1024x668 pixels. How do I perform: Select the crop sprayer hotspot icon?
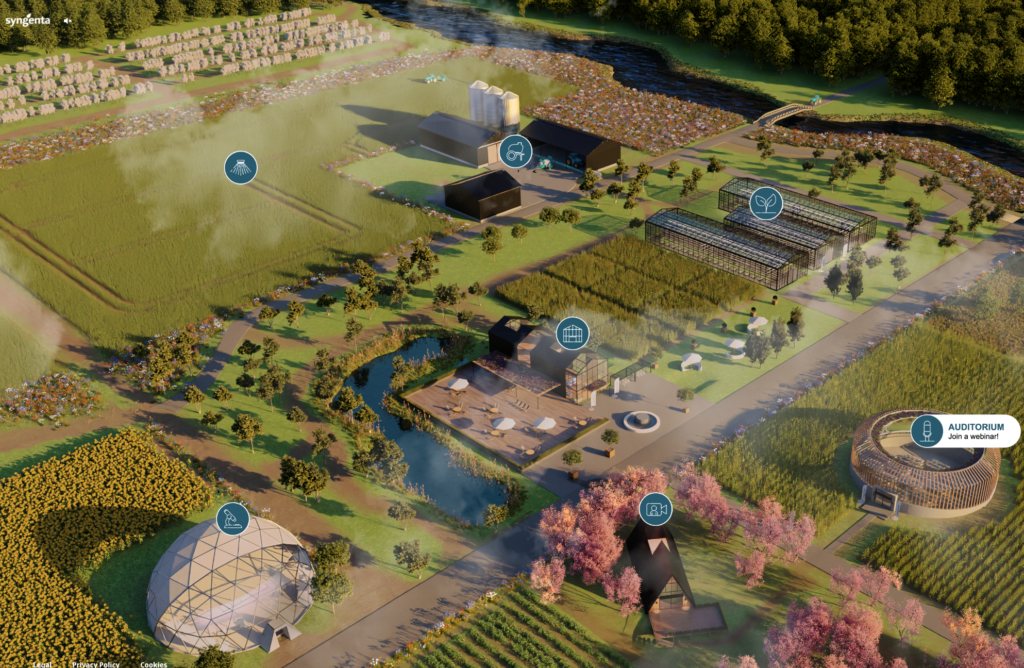coord(240,167)
